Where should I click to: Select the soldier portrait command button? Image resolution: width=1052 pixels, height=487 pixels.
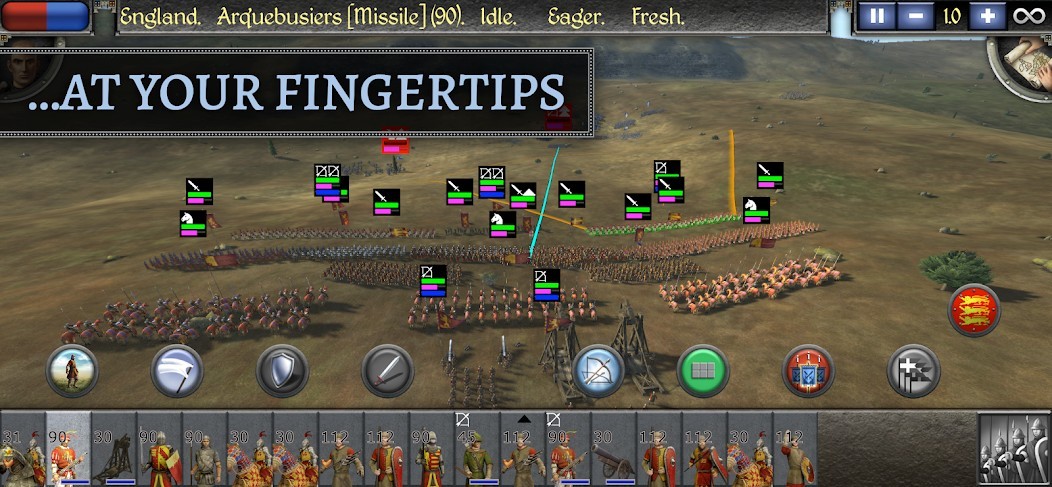tap(72, 372)
